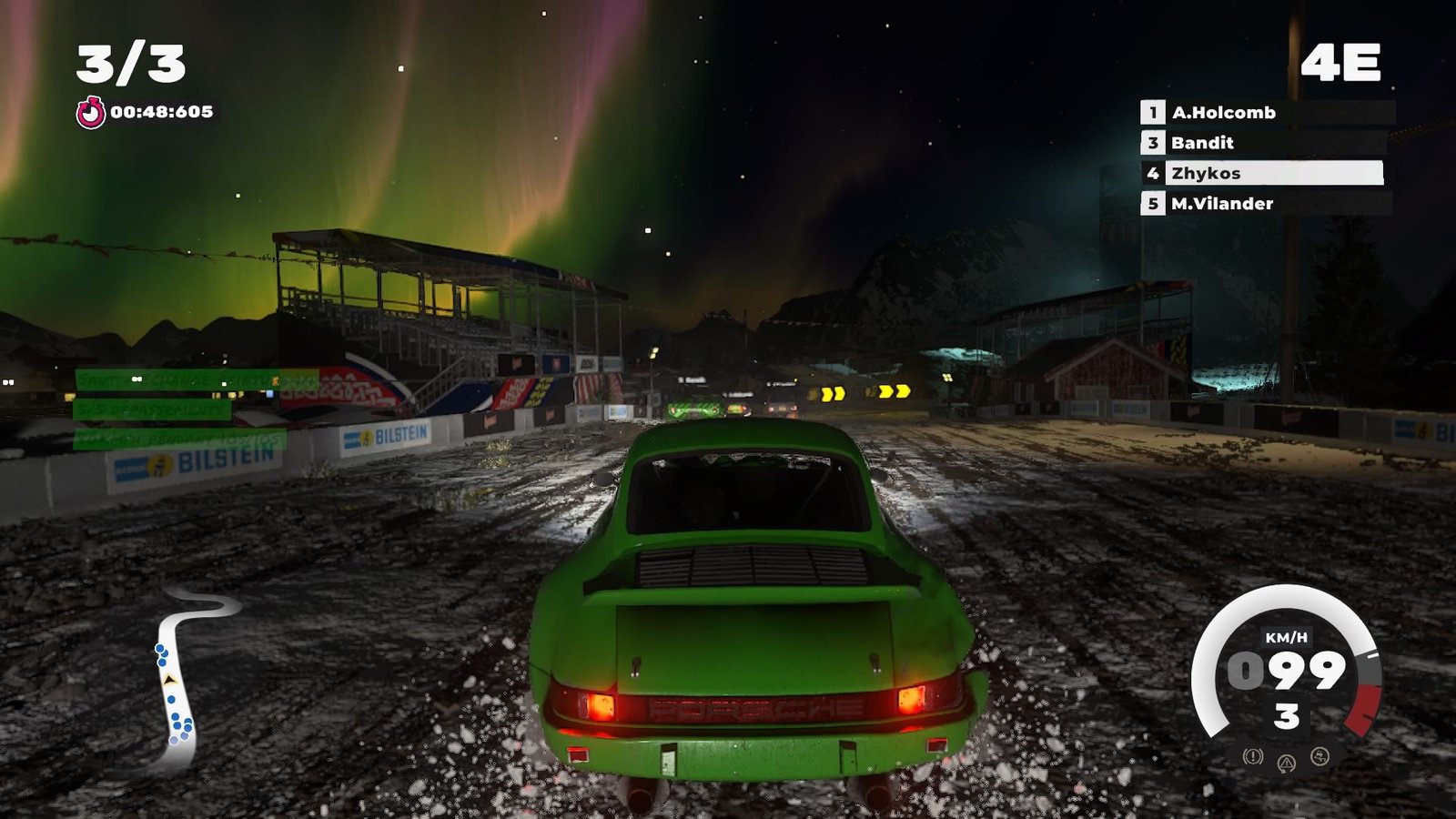
Task: Click the traction control skidding-car icon
Action: pyautogui.click(x=1319, y=756)
